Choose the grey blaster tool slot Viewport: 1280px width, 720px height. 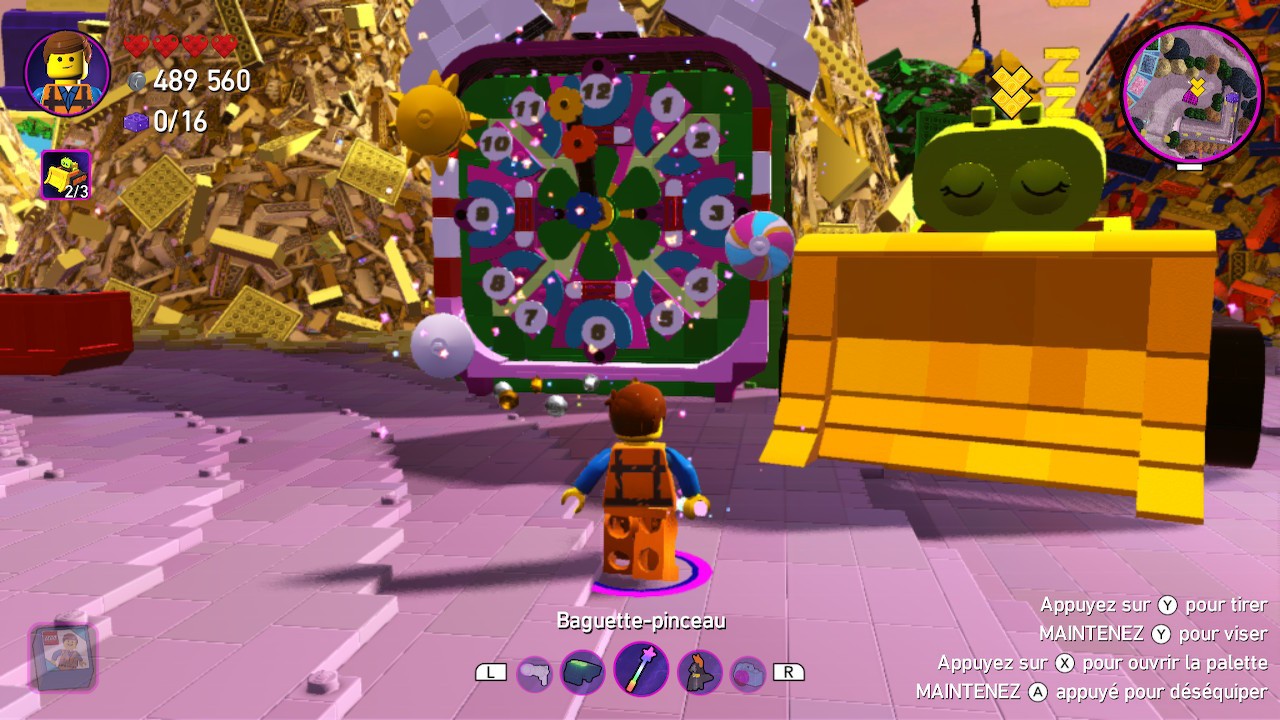pos(535,674)
